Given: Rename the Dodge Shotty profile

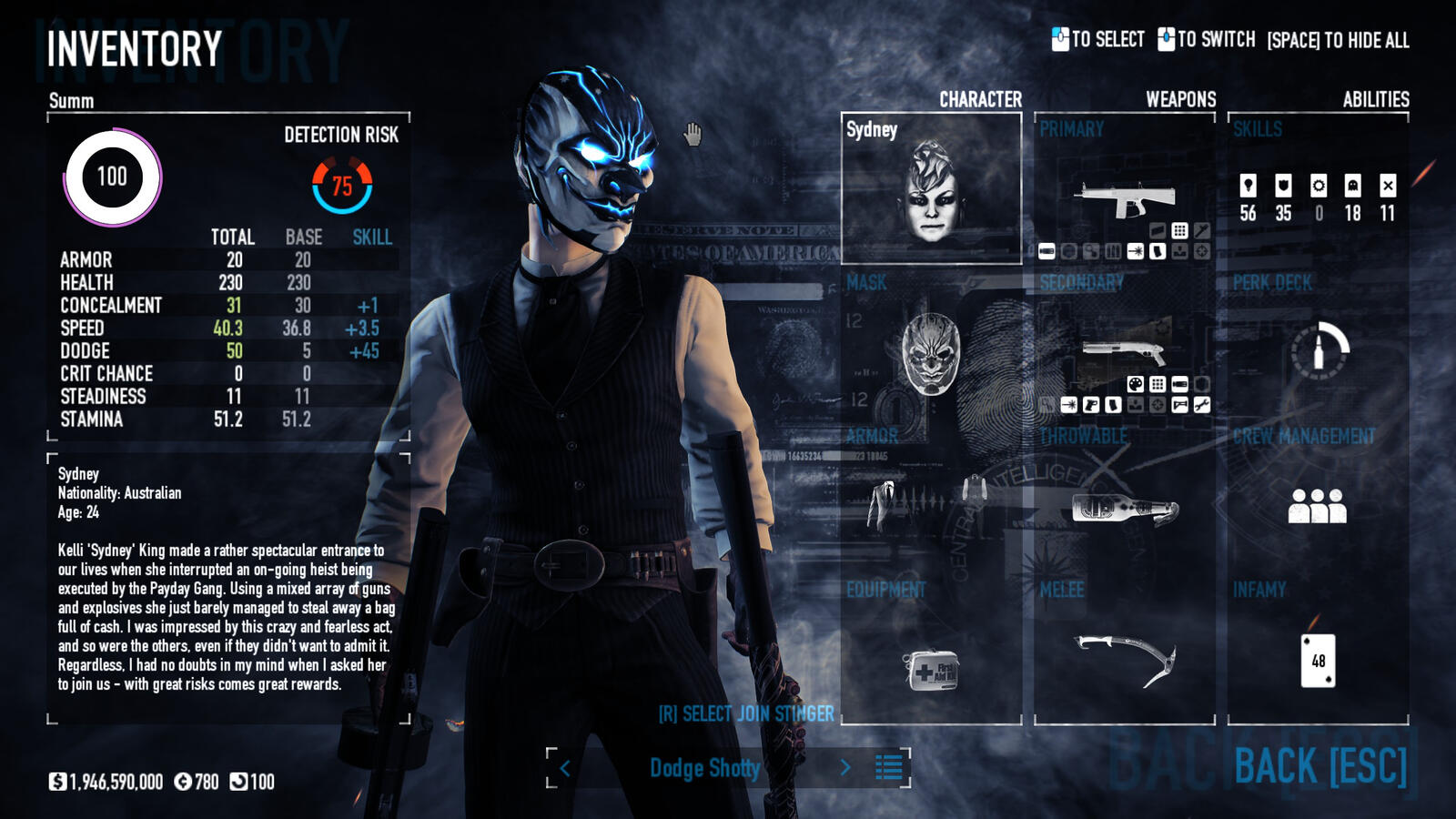Looking at the screenshot, I should [704, 768].
